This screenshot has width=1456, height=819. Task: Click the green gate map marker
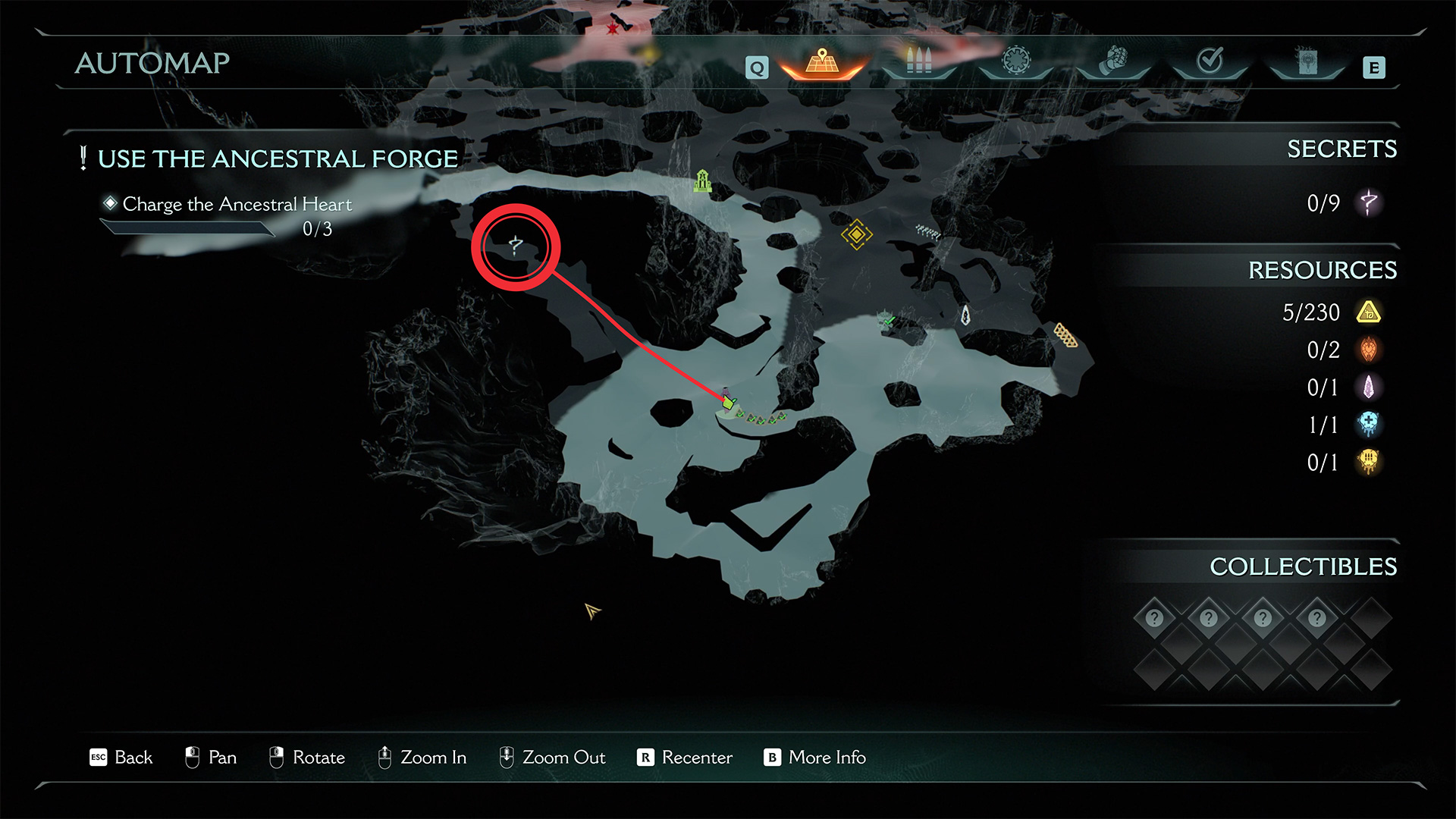point(703,180)
